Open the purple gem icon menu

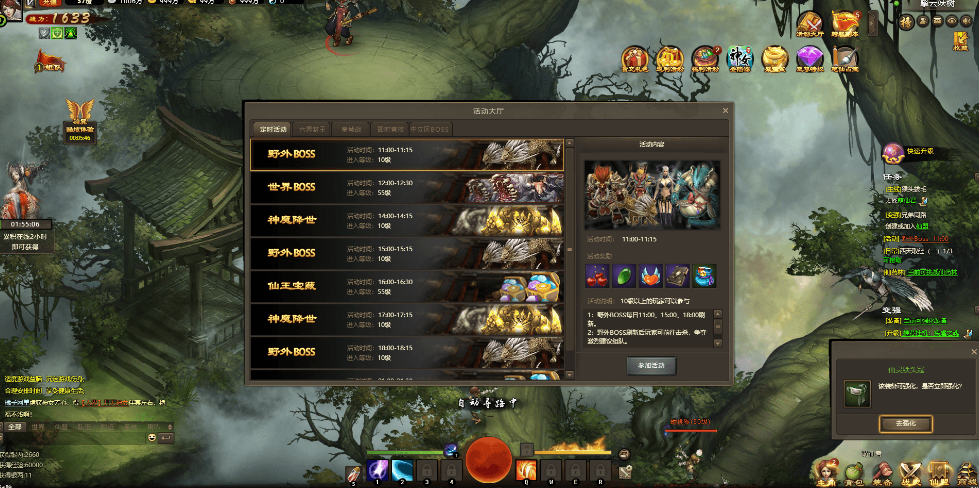pyautogui.click(x=808, y=59)
